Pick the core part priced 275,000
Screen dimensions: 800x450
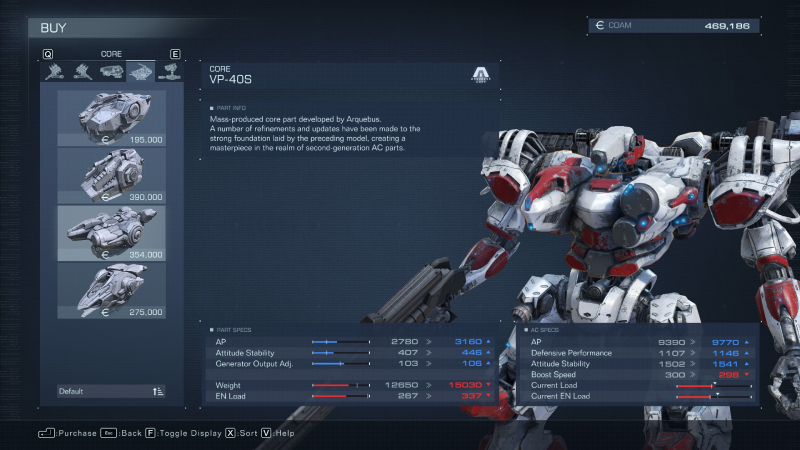tap(111, 290)
